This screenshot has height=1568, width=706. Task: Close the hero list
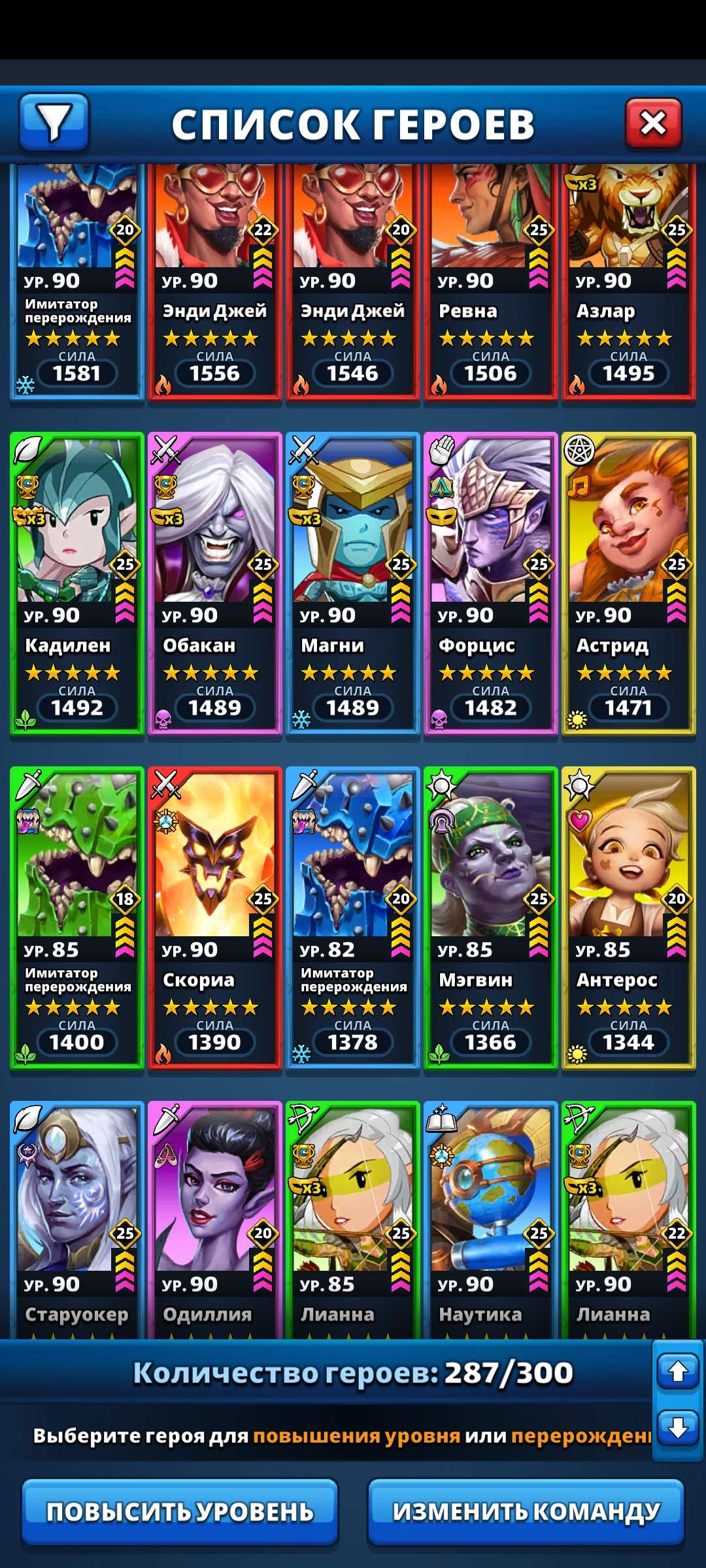tap(653, 122)
